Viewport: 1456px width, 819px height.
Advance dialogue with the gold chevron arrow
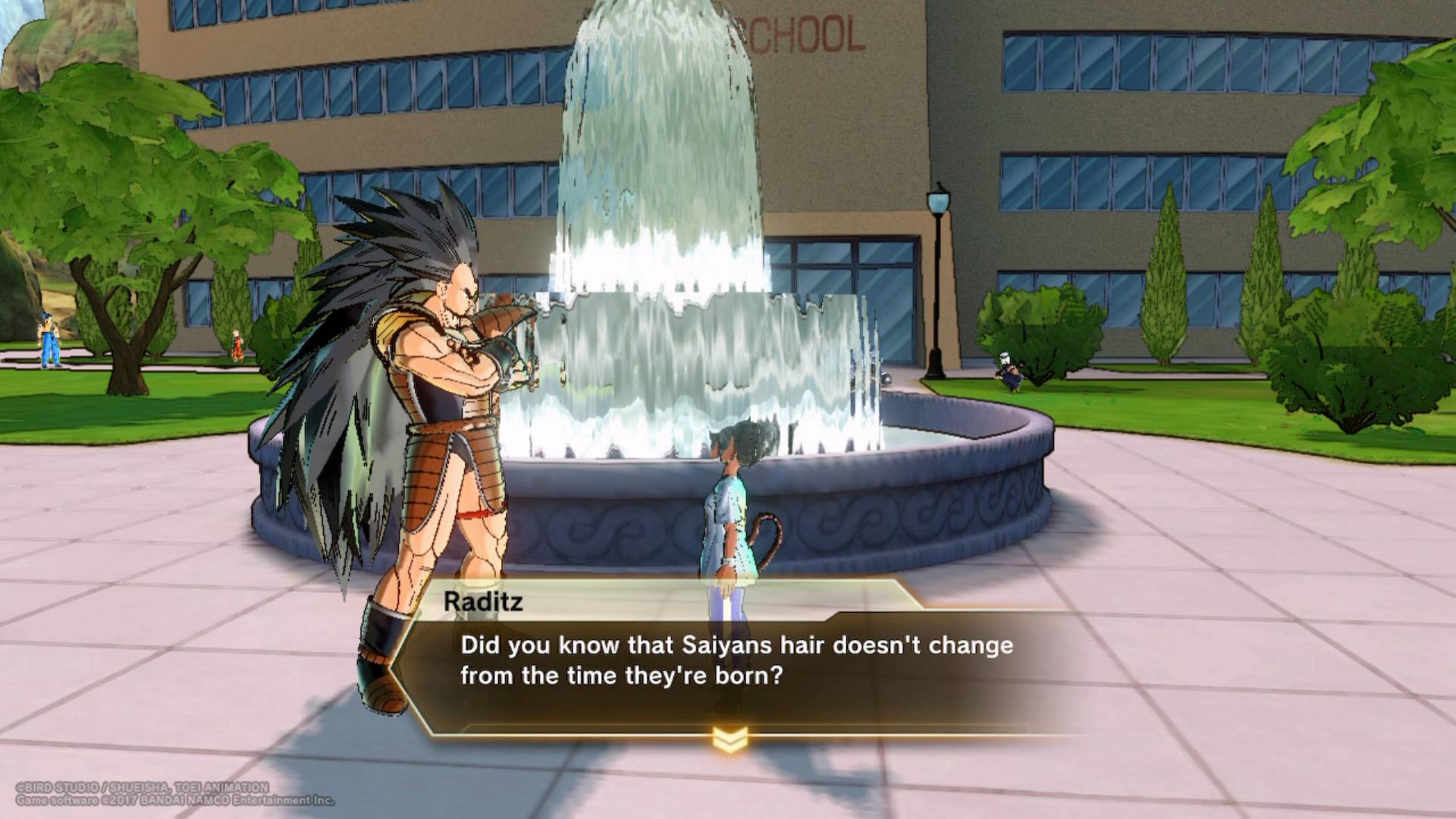coord(730,739)
